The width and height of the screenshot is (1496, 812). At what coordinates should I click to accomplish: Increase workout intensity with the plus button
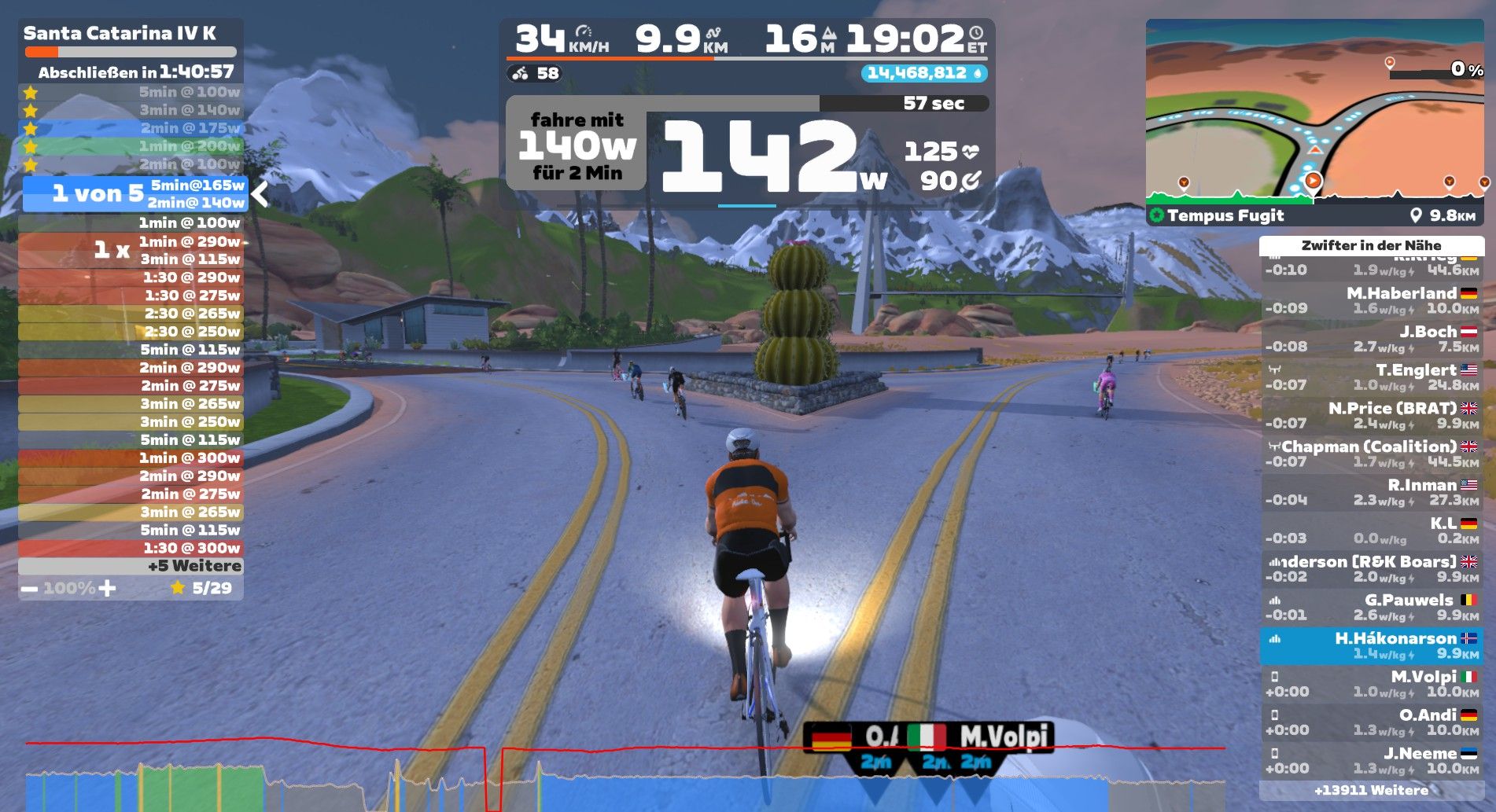point(108,588)
